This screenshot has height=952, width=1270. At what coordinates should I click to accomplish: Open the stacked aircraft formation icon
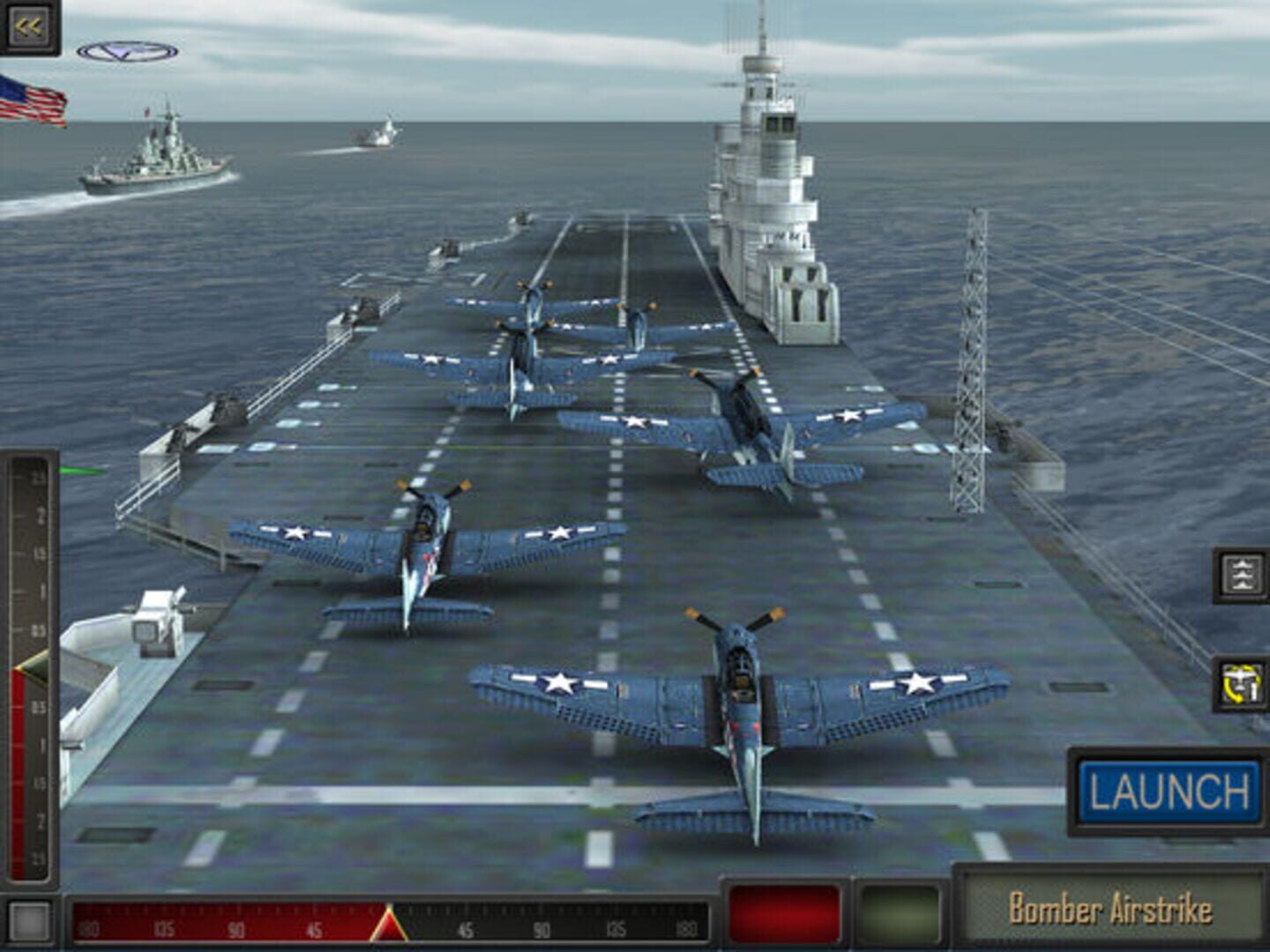[1241, 575]
